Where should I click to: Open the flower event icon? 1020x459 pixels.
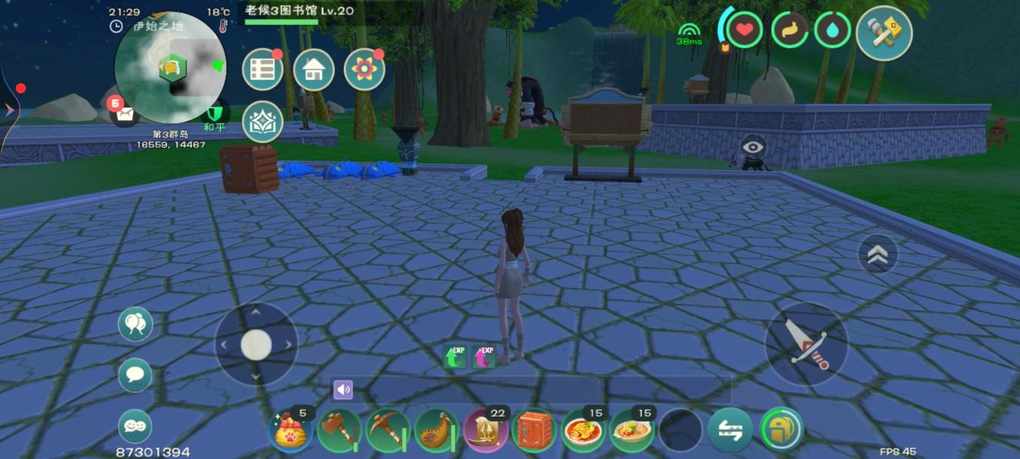click(364, 69)
